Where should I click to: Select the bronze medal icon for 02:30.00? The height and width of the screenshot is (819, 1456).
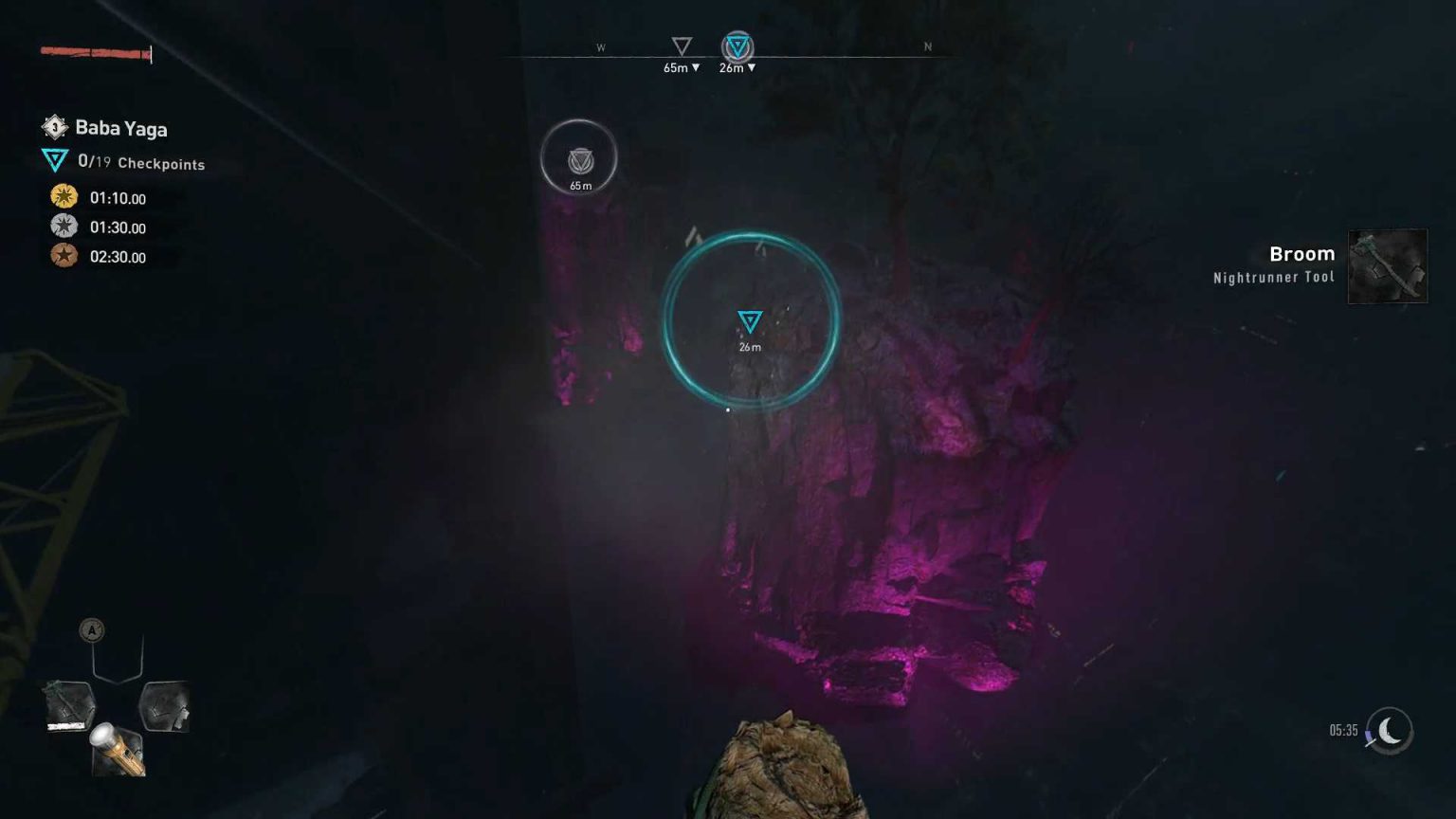(x=63, y=257)
